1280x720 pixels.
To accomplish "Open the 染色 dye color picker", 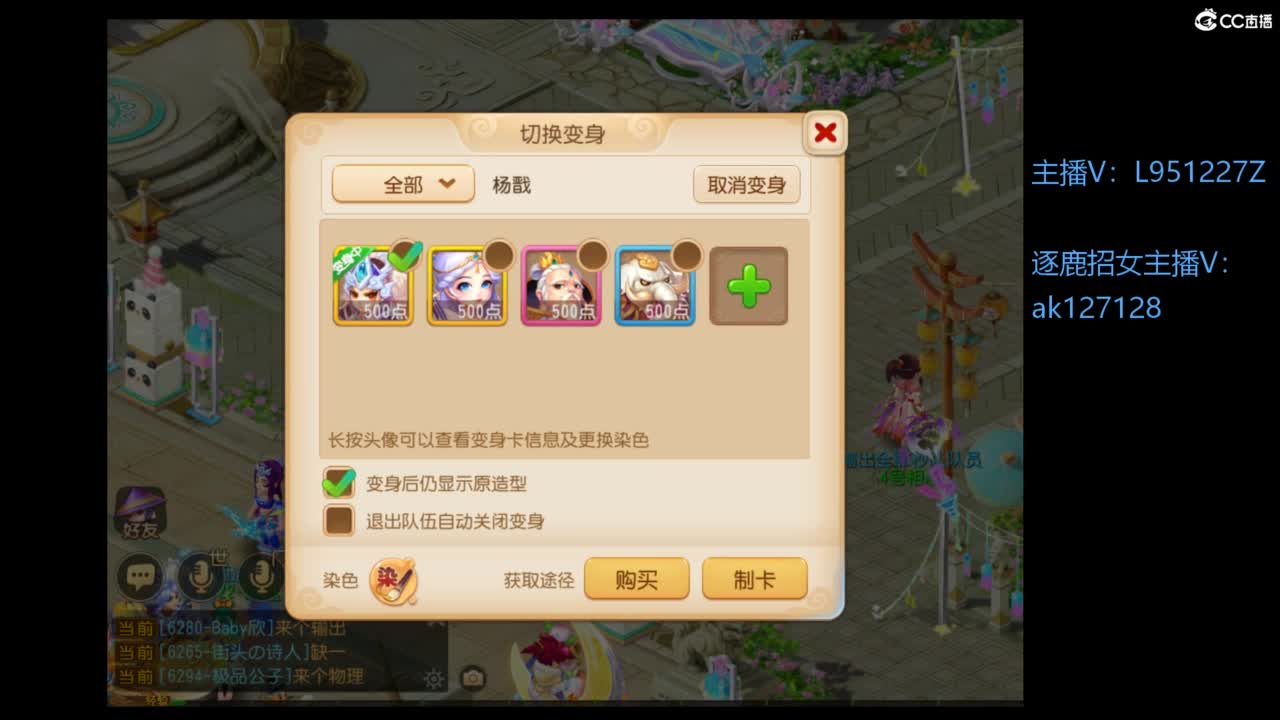I will (393, 580).
